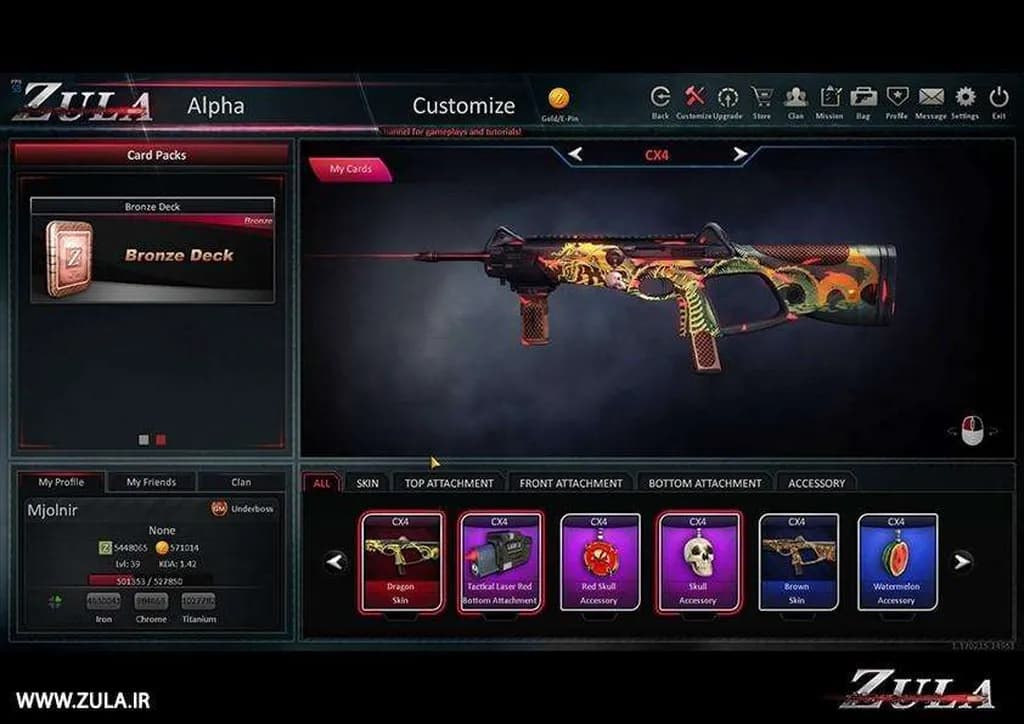
Task: Open the My Friends tab
Action: coord(151,482)
